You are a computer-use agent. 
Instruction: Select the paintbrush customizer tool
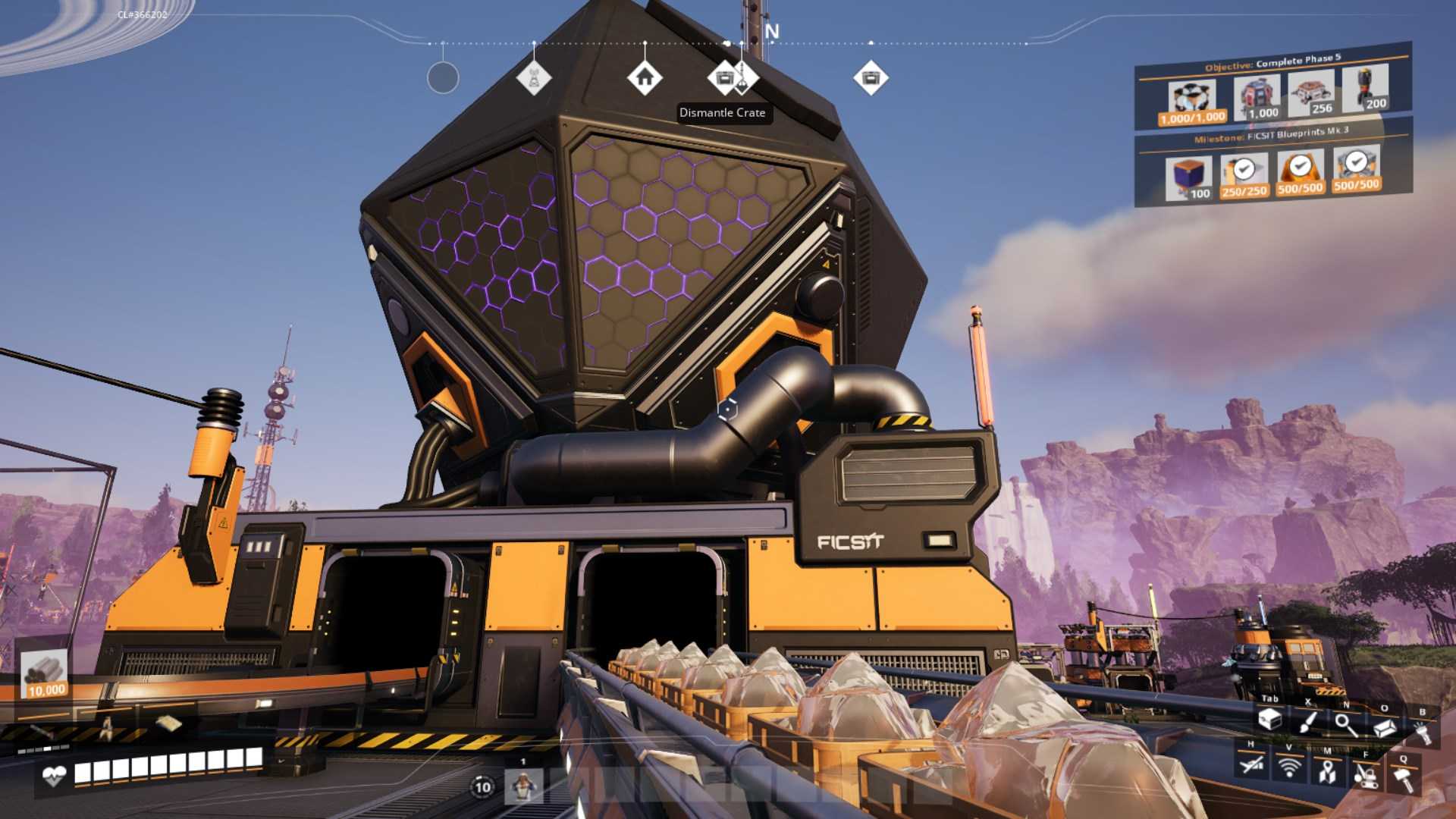click(1307, 723)
